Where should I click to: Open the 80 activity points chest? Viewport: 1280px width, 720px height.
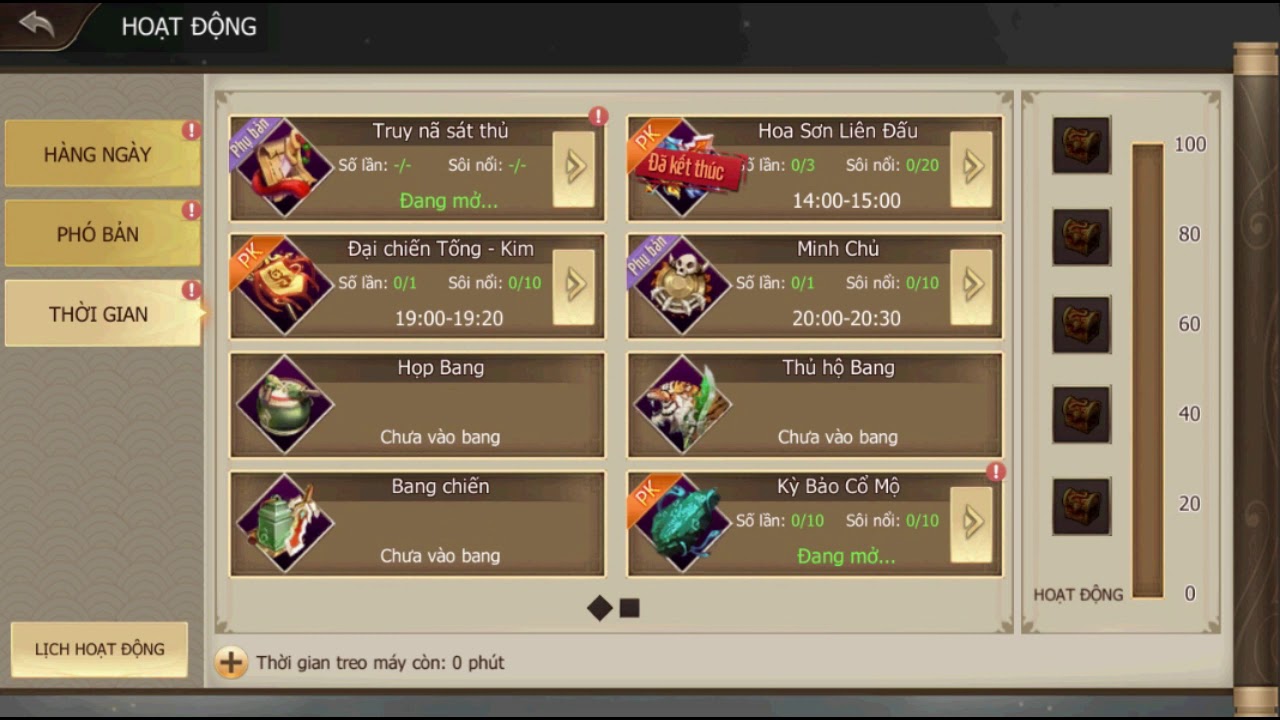coord(1081,237)
